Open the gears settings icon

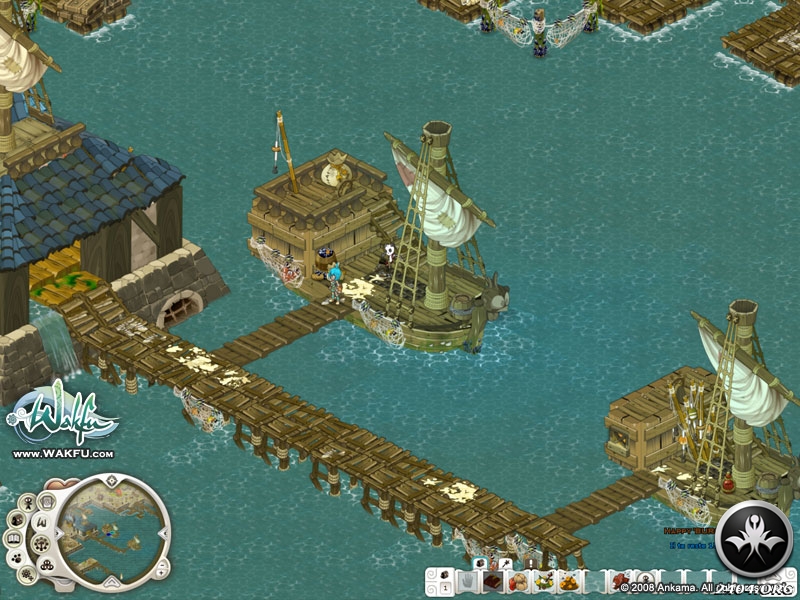[x=27, y=574]
